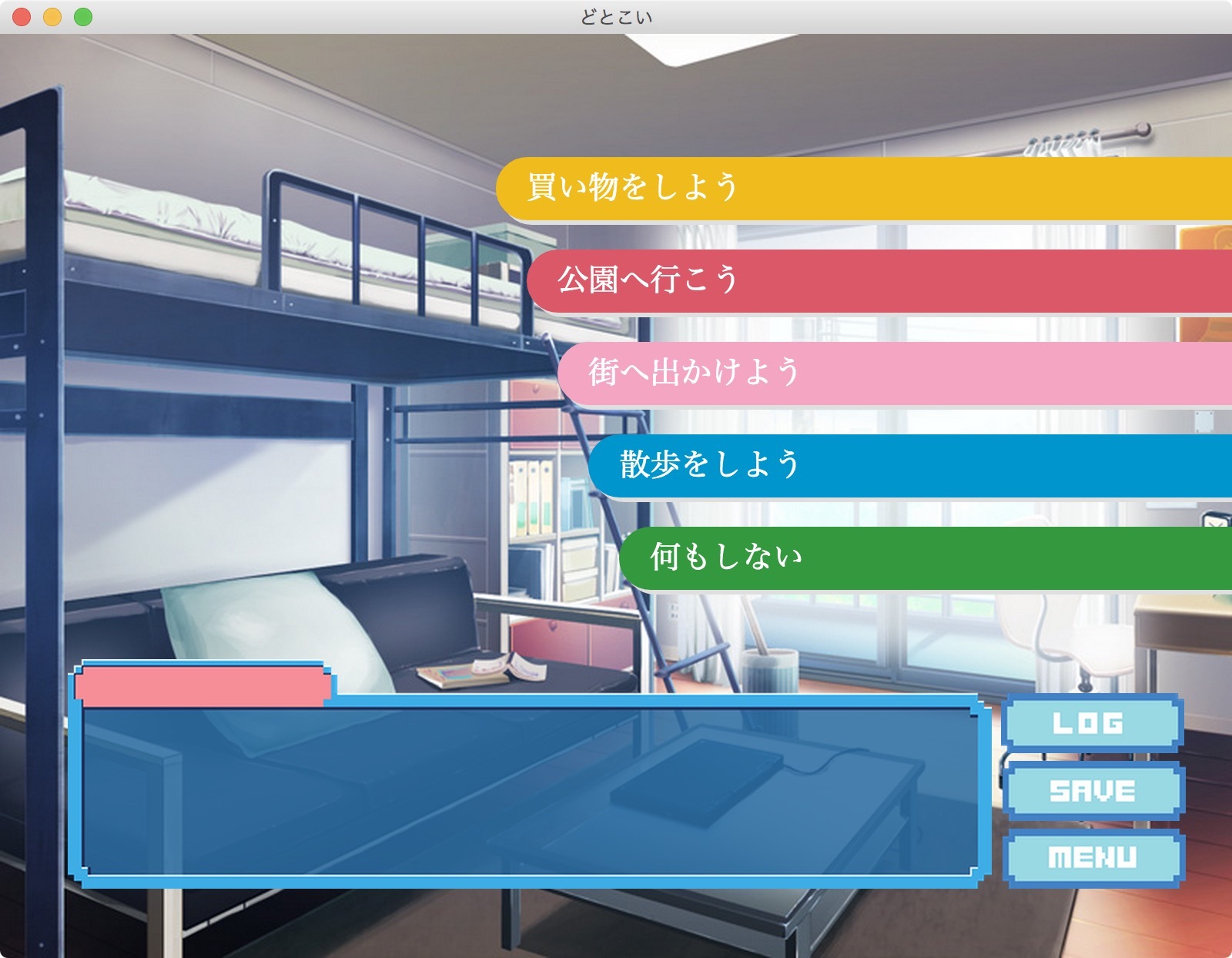Image resolution: width=1232 pixels, height=958 pixels.
Task: Minimize the window using the yellow button
Action: pos(52,17)
